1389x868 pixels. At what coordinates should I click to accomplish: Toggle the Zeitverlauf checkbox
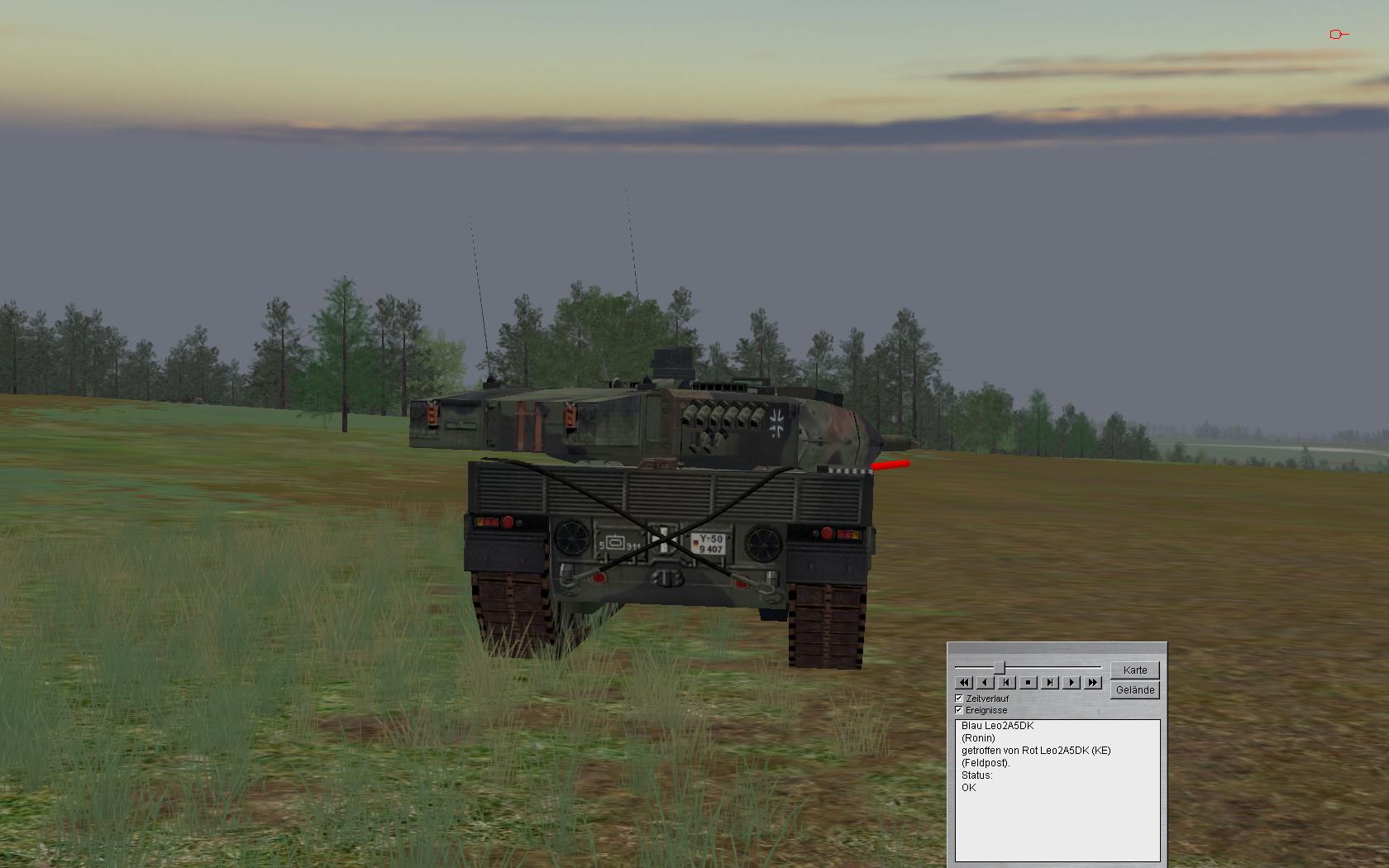pos(959,699)
